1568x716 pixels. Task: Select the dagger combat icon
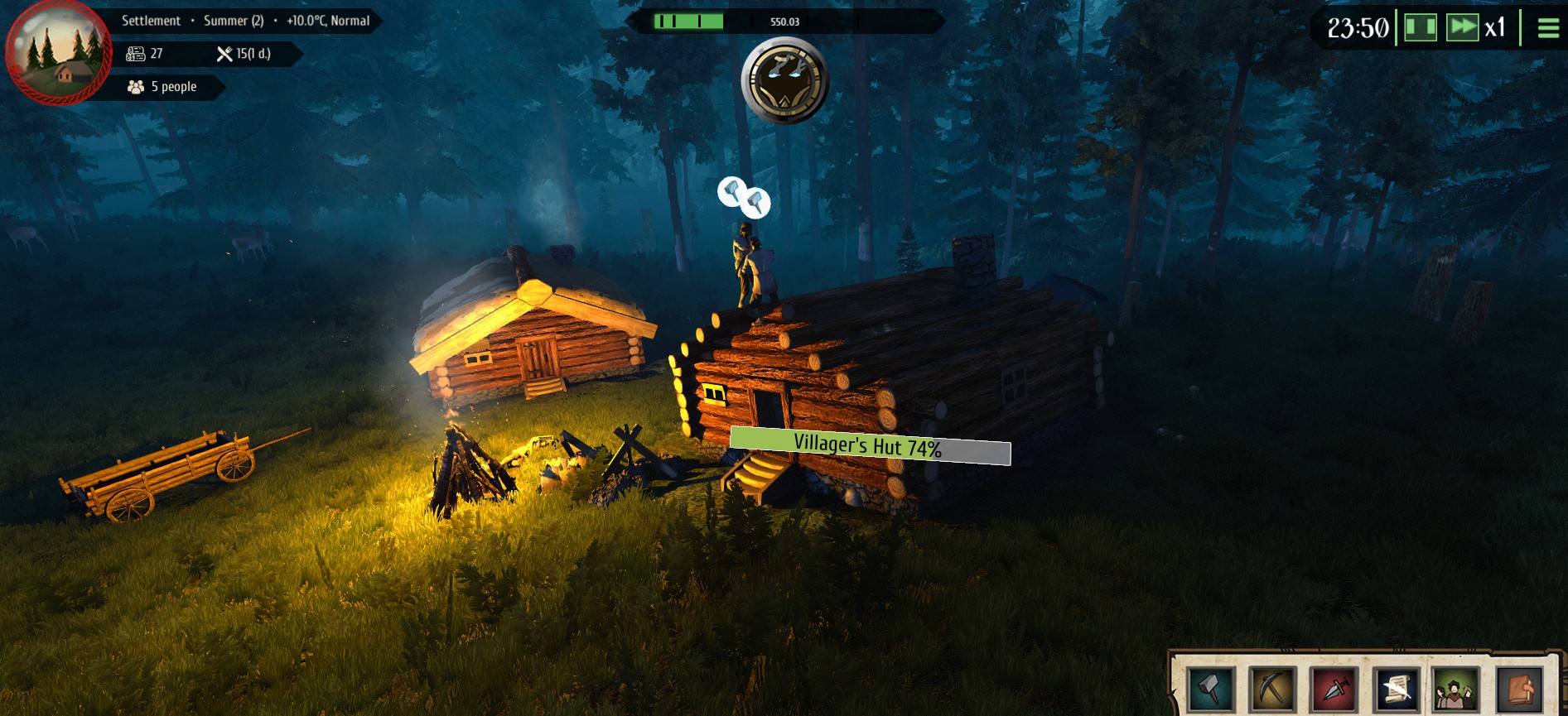[x=1334, y=690]
